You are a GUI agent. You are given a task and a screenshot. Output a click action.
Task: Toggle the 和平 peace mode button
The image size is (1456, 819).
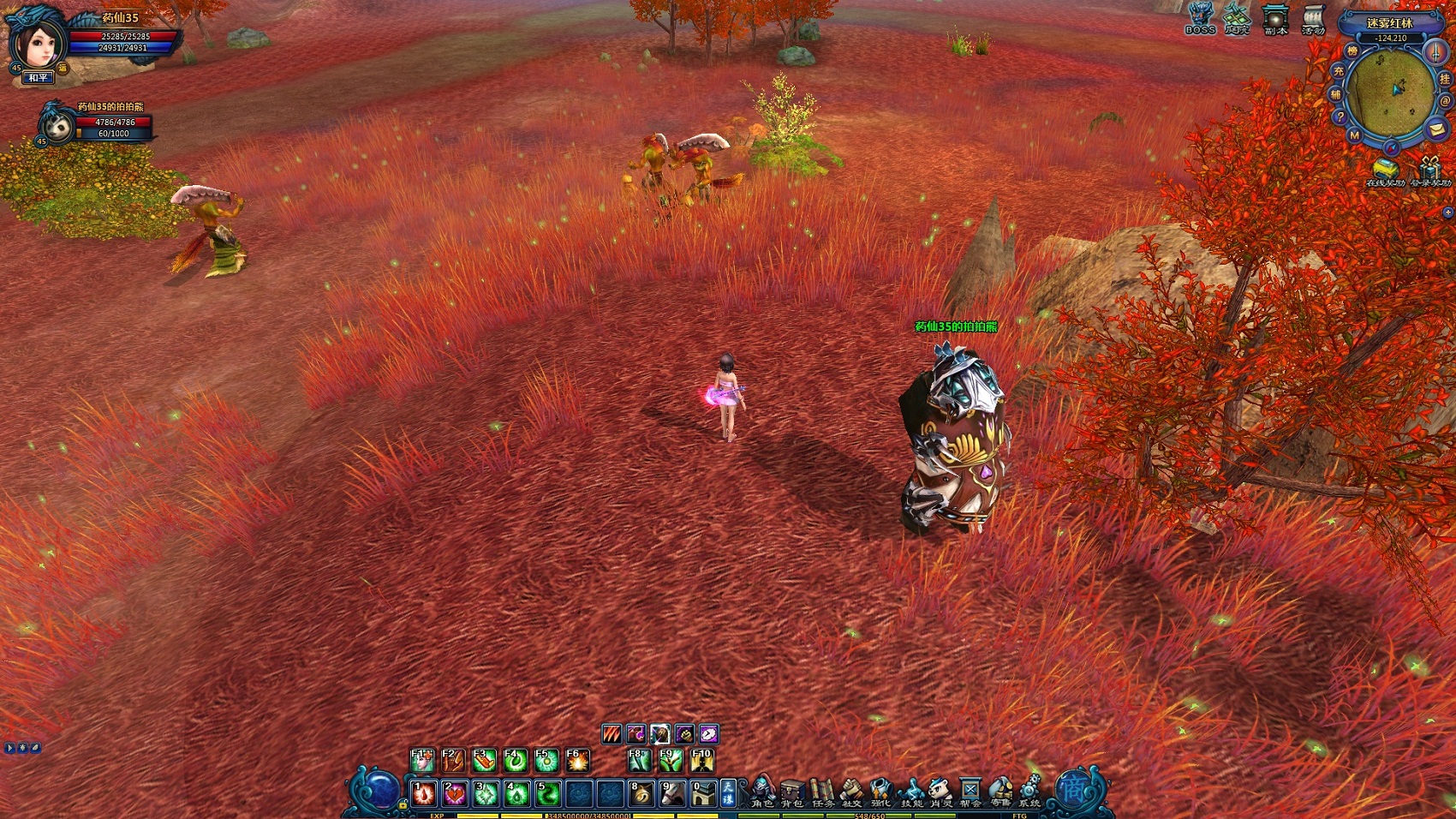(39, 78)
